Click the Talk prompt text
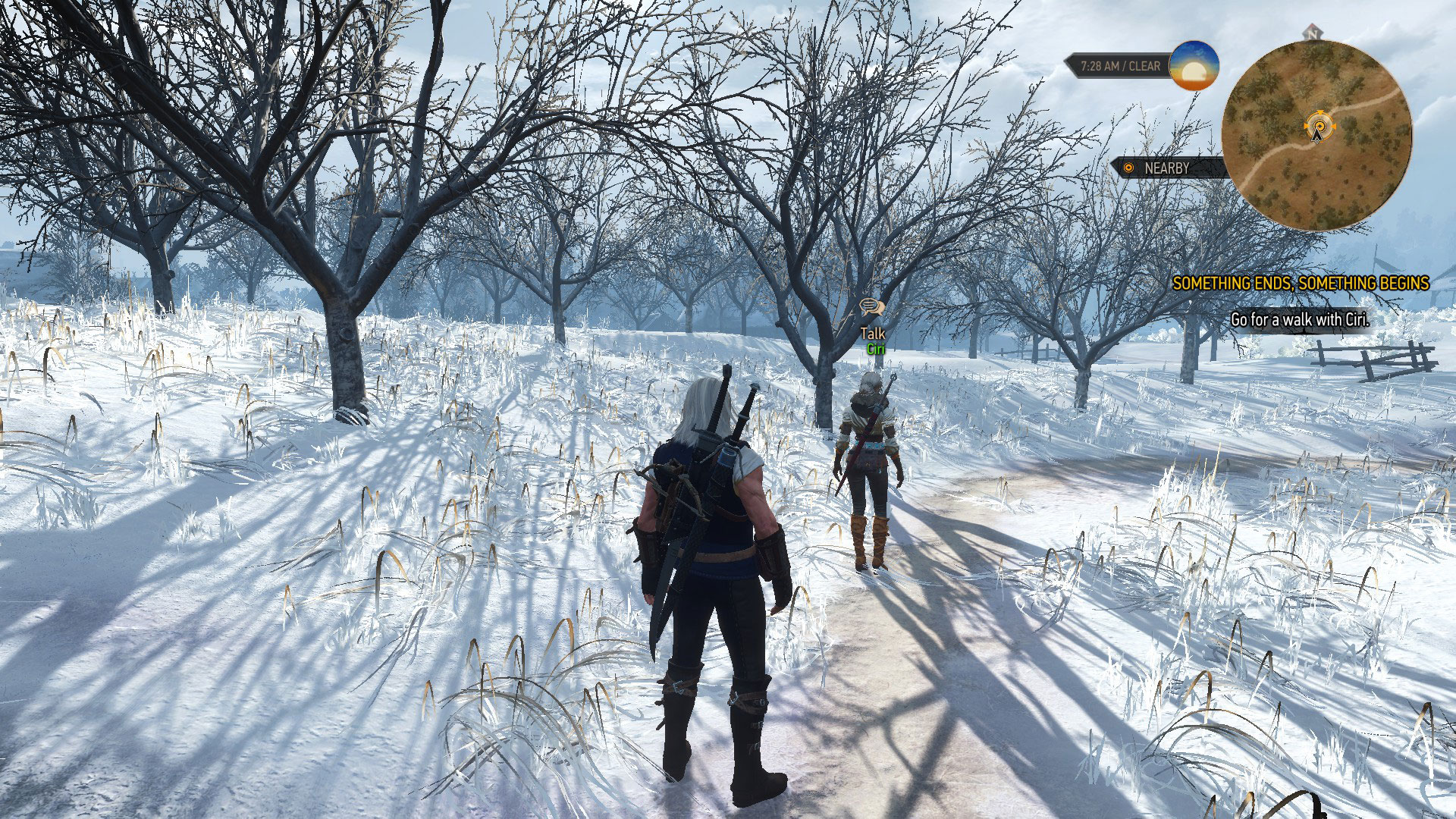 tap(872, 331)
